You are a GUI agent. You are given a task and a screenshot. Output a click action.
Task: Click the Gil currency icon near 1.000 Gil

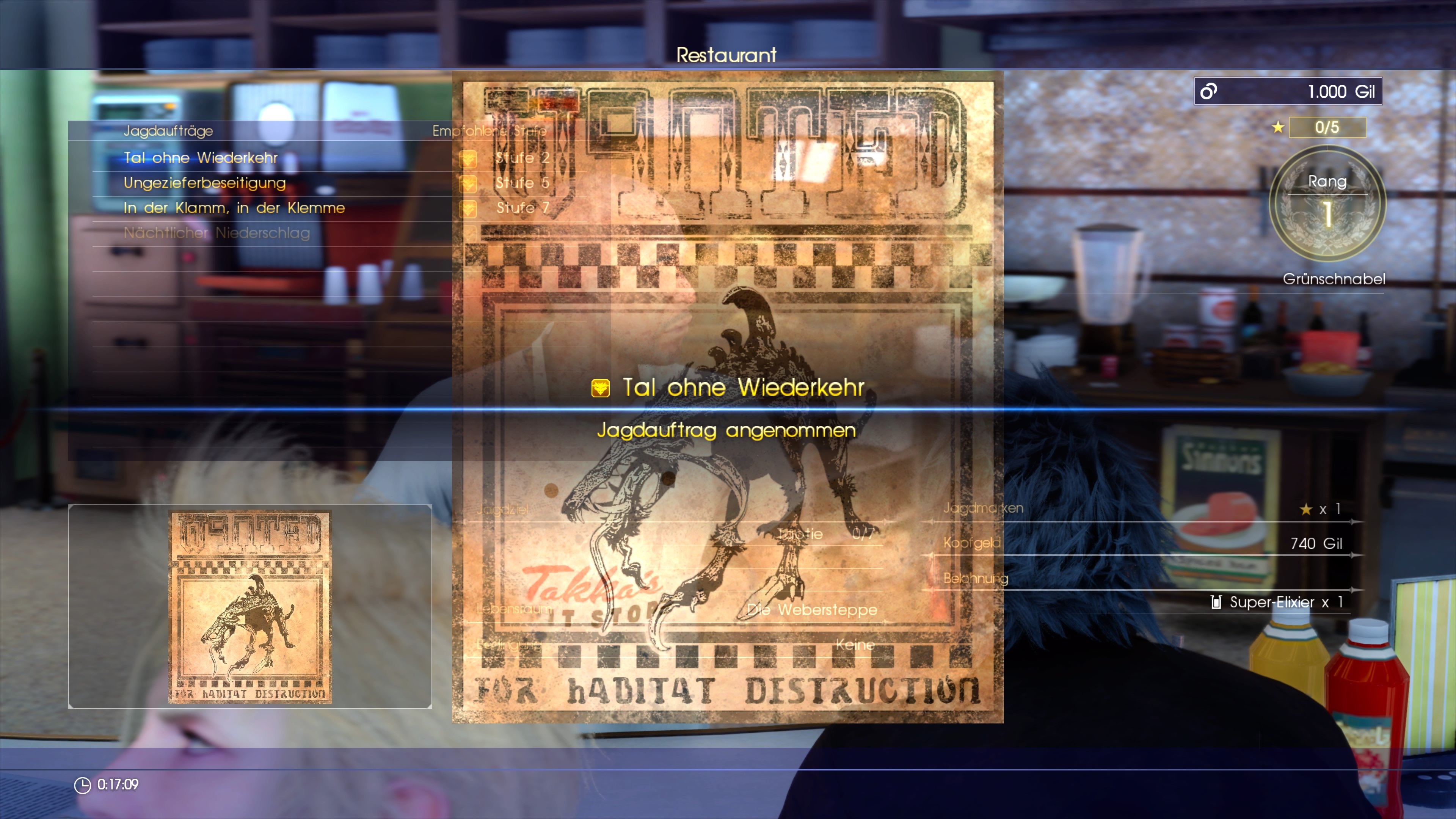click(1208, 91)
